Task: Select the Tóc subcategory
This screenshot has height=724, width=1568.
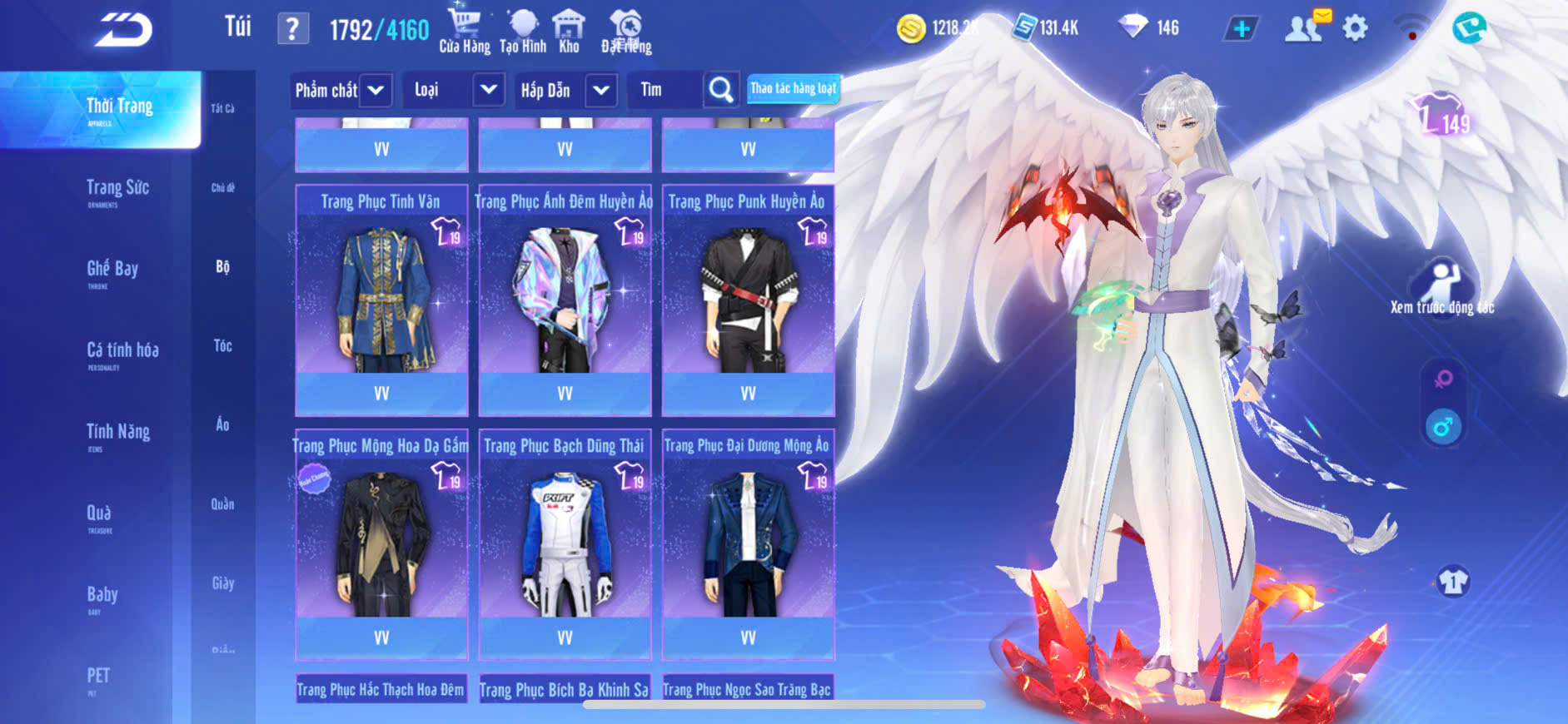Action: pos(222,345)
